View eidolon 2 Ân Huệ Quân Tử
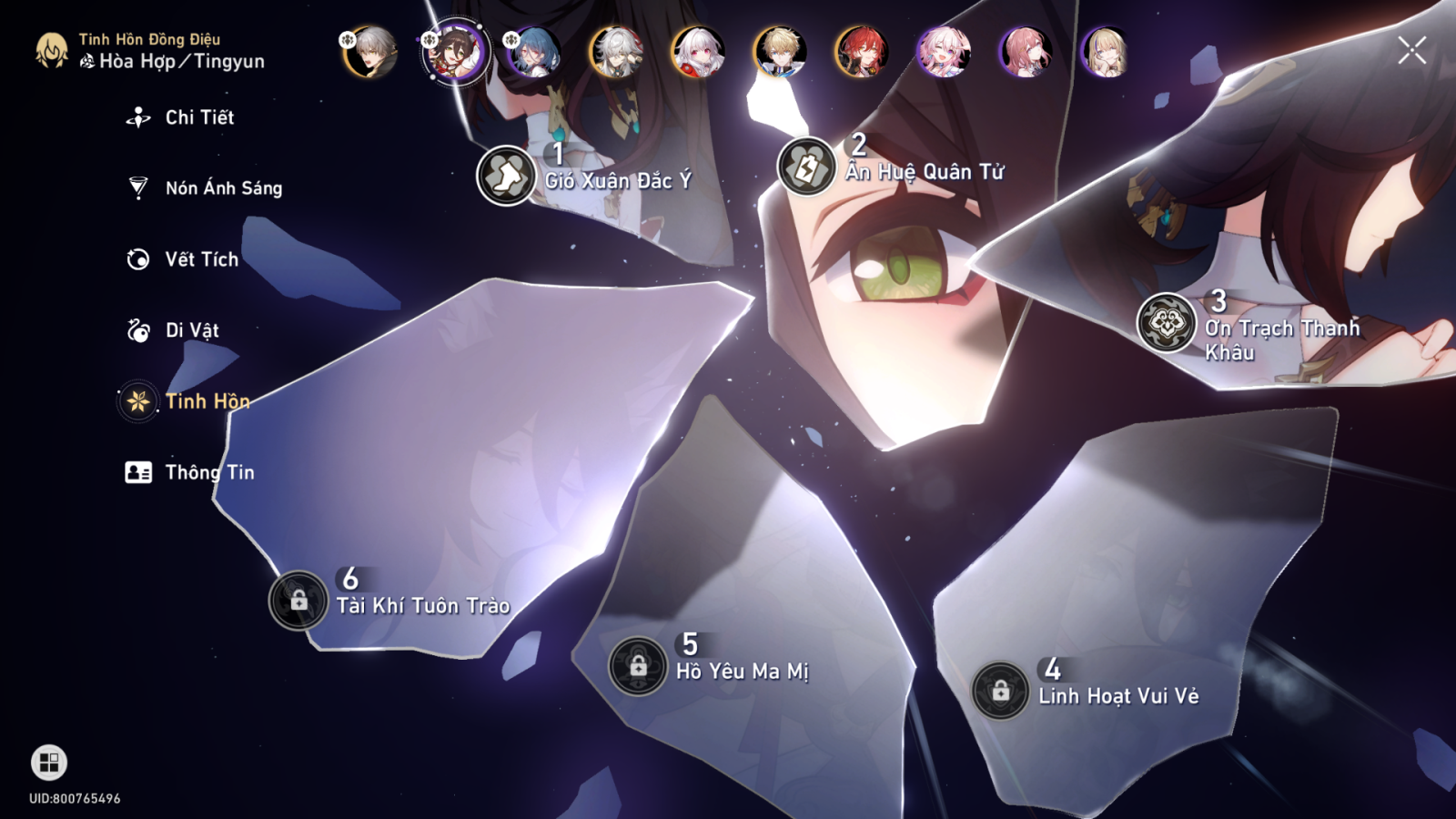Screen dimensions: 1456x819 click(x=806, y=167)
